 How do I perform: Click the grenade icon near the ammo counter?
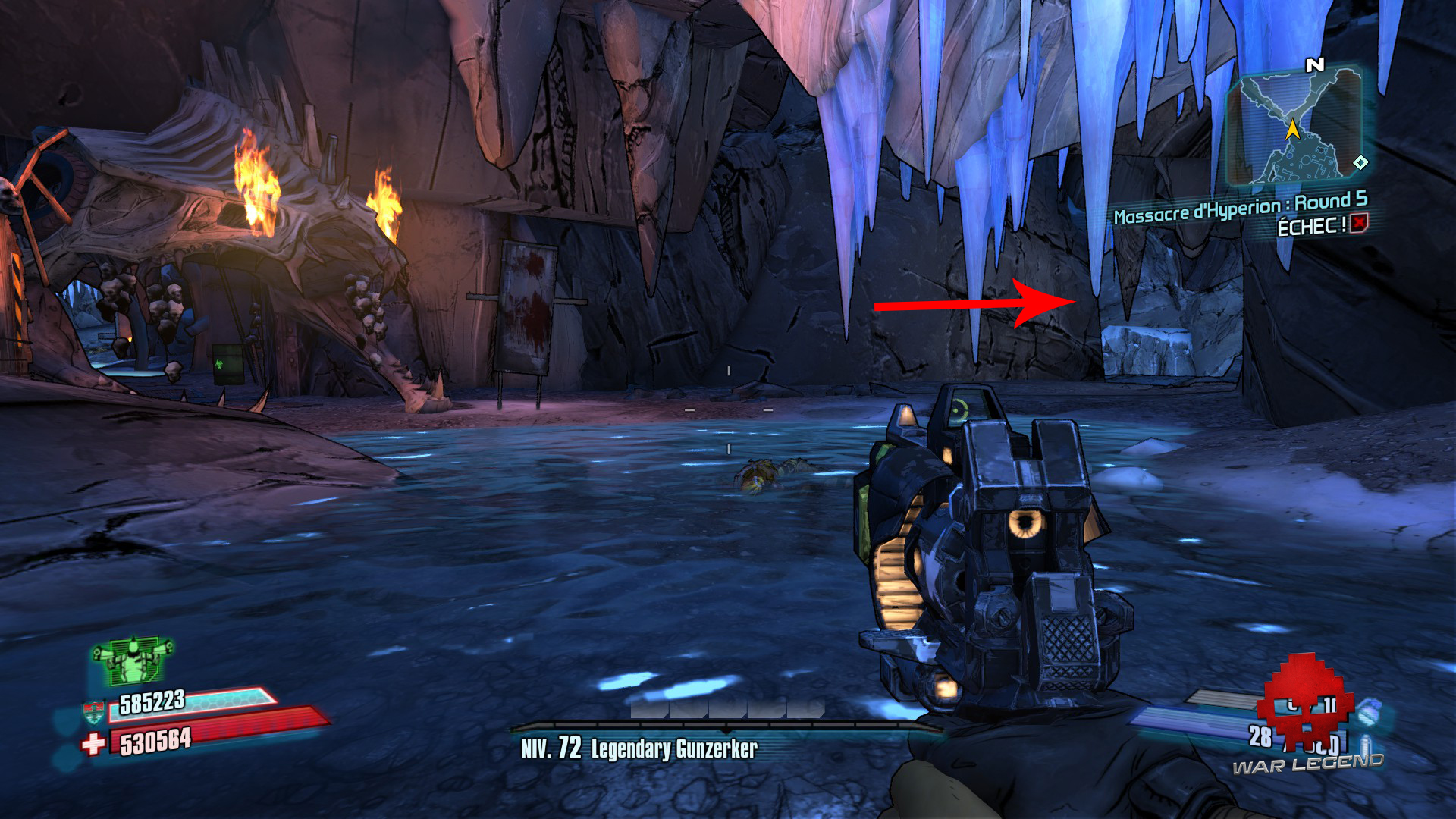[1370, 714]
